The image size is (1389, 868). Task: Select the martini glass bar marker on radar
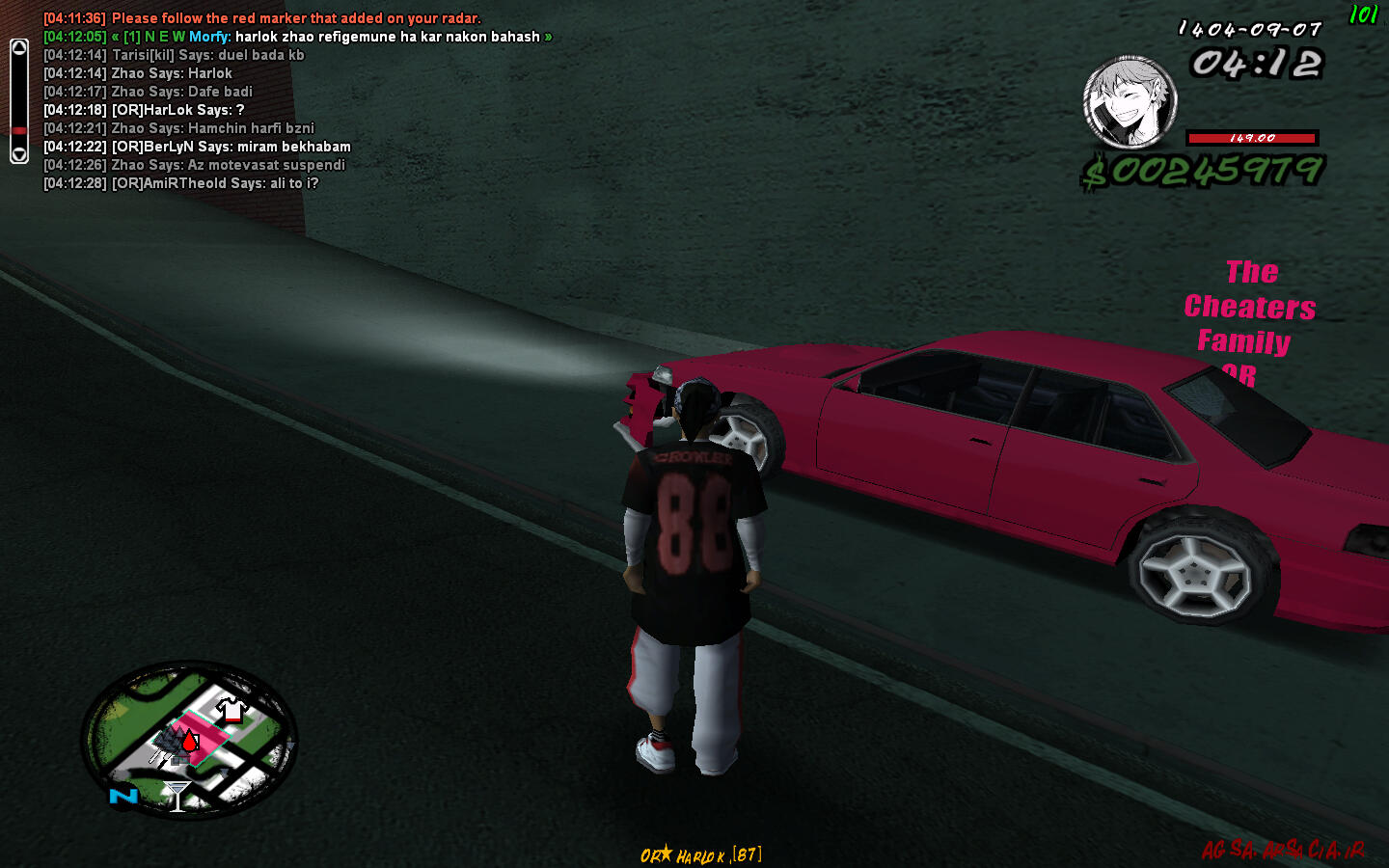[x=177, y=797]
